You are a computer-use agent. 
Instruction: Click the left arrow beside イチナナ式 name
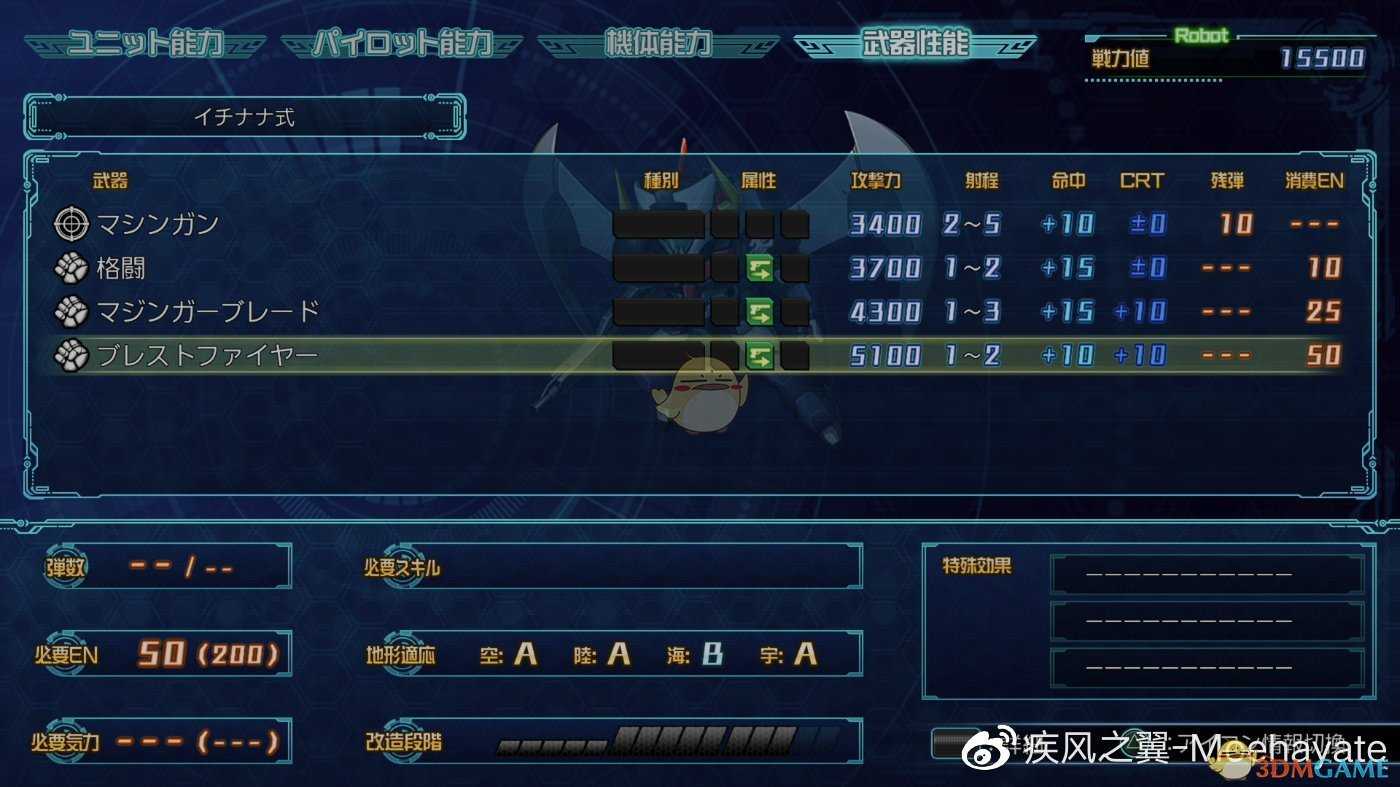click(x=38, y=115)
